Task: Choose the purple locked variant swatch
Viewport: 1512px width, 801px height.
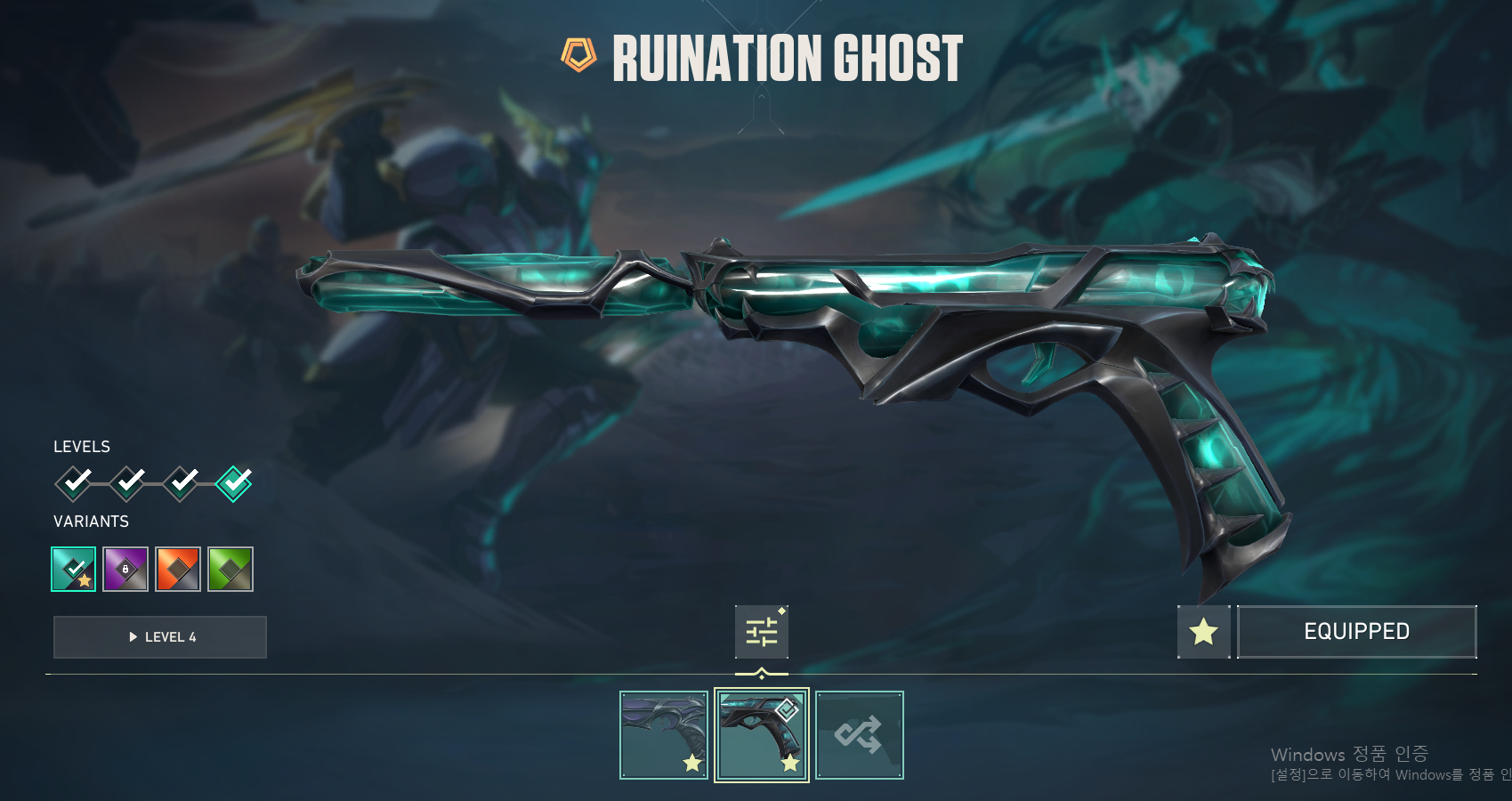Action: click(125, 569)
